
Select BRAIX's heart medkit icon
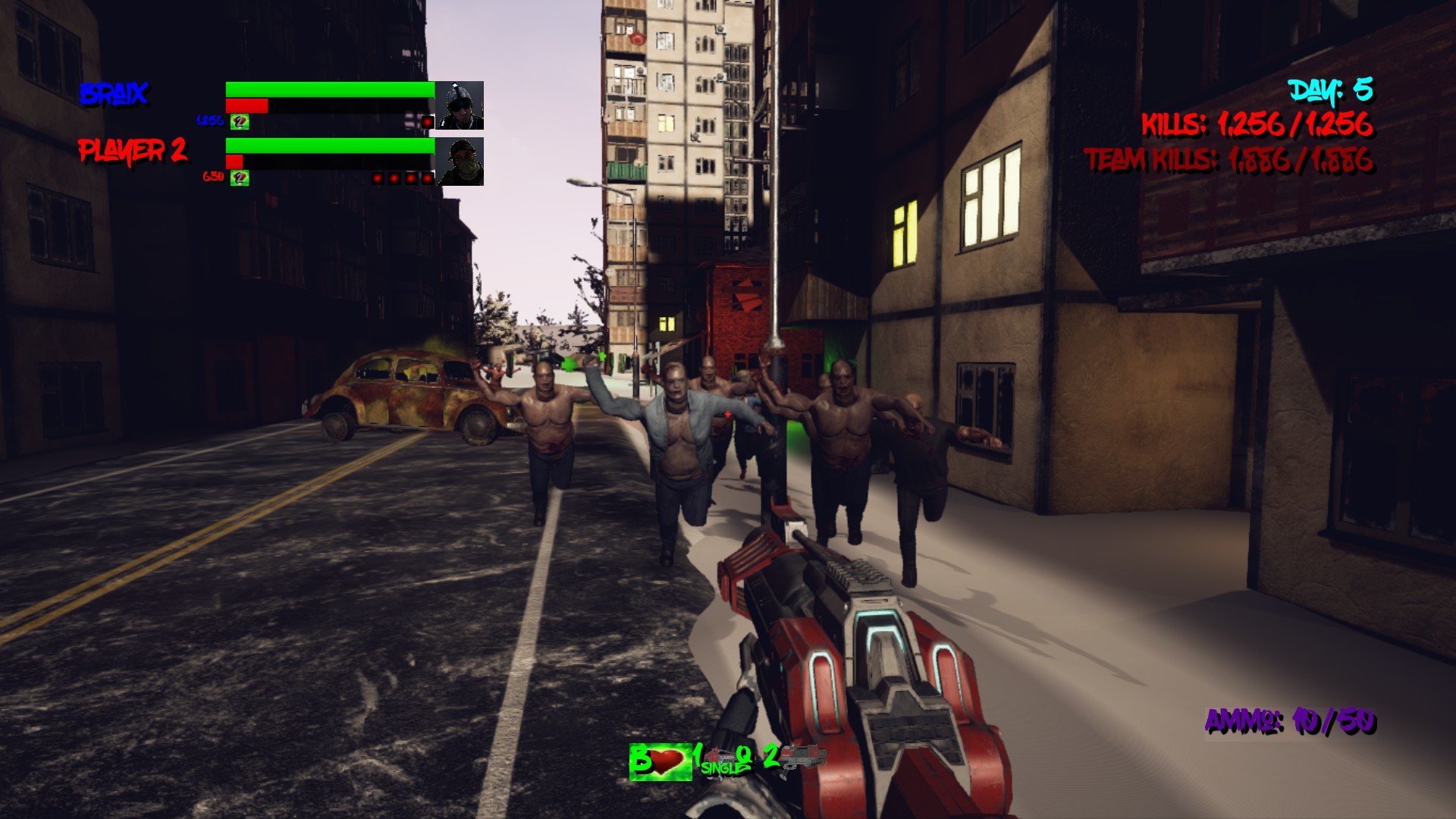click(x=240, y=121)
